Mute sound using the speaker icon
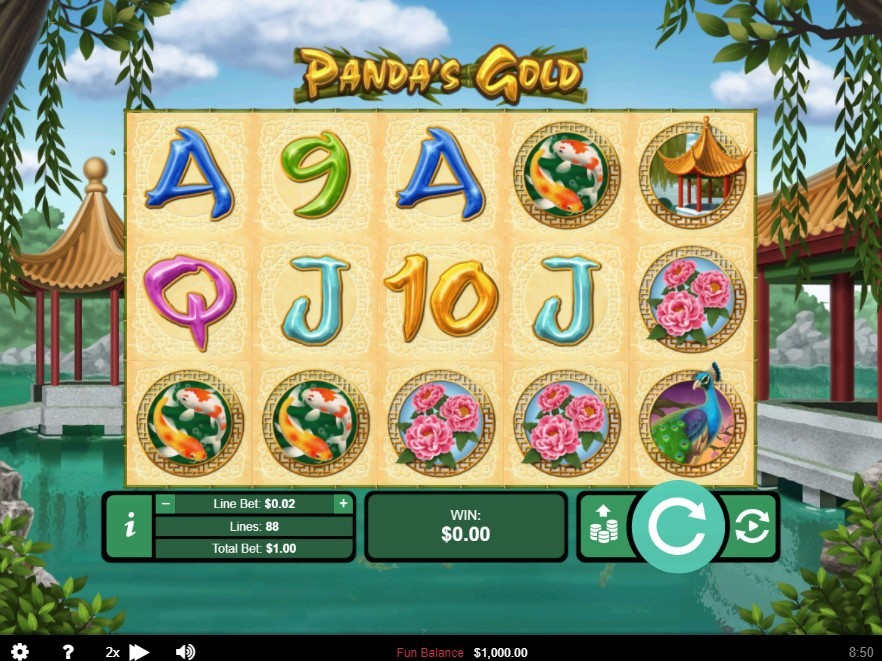The image size is (882, 661). click(185, 652)
